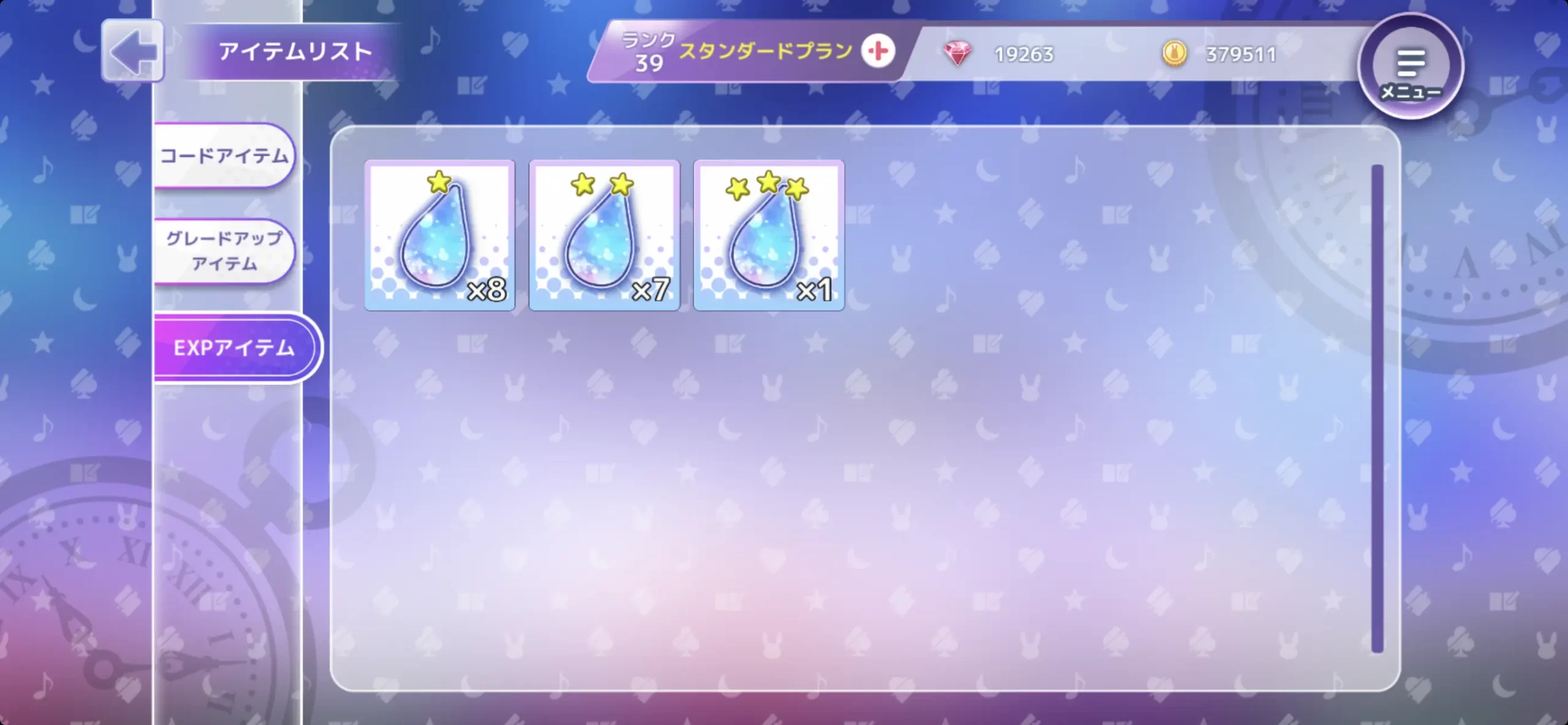Switch to the コードアイテム tab
This screenshot has height=725, width=1568.
click(x=224, y=156)
